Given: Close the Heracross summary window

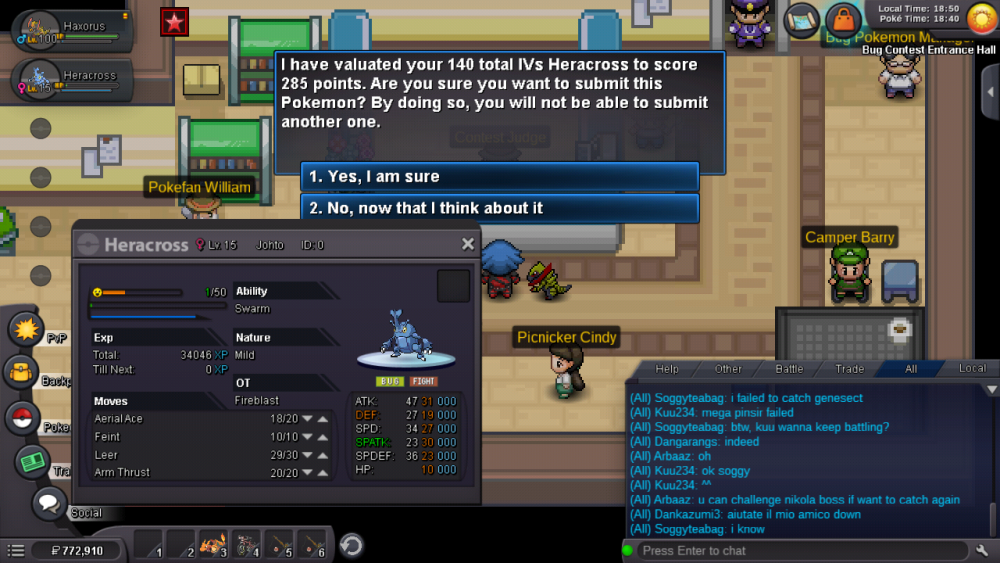Looking at the screenshot, I should (x=468, y=244).
